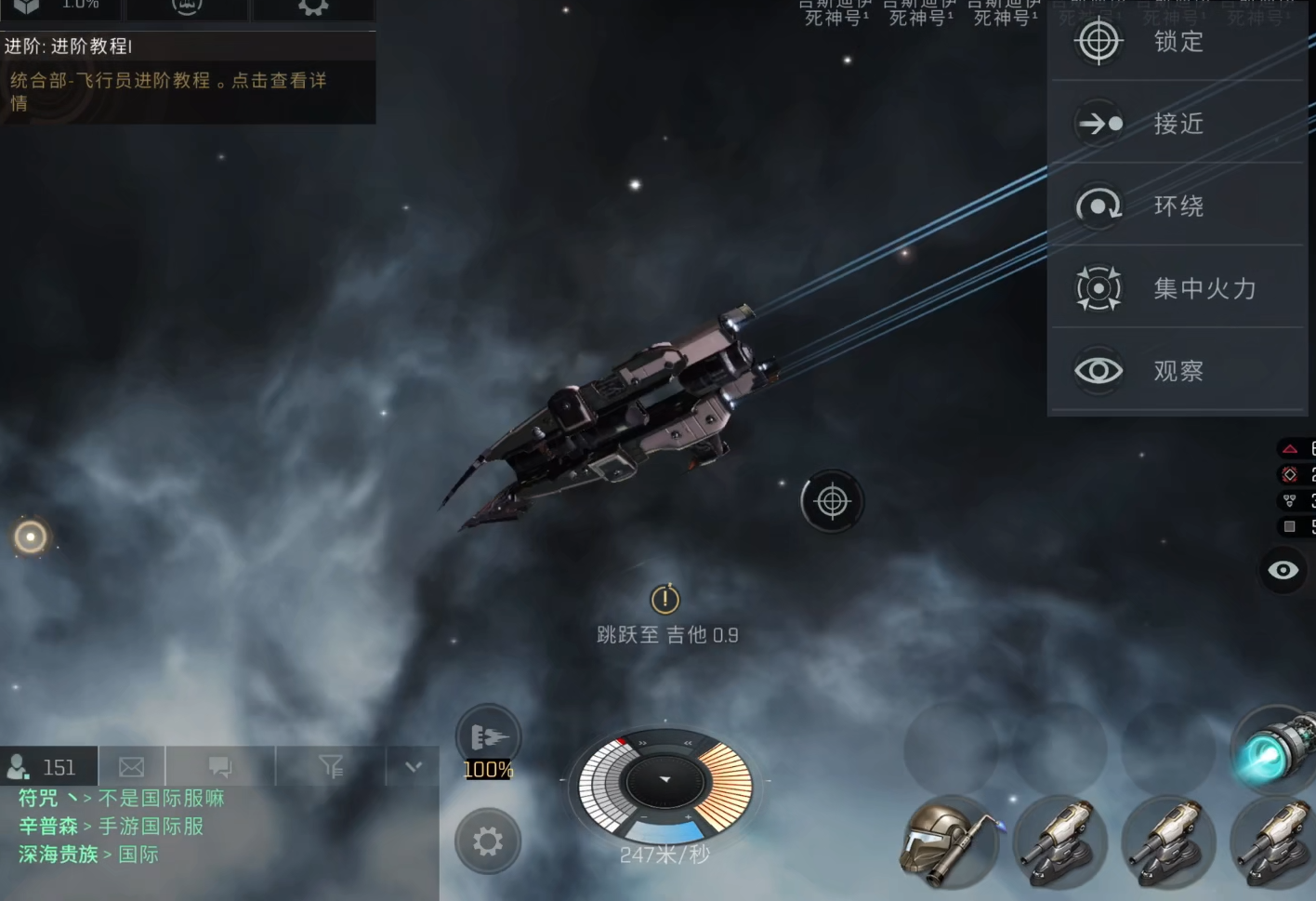Viewport: 1316px width, 901px height.
Task: Activate the glowing cyan module
Action: tap(1274, 750)
